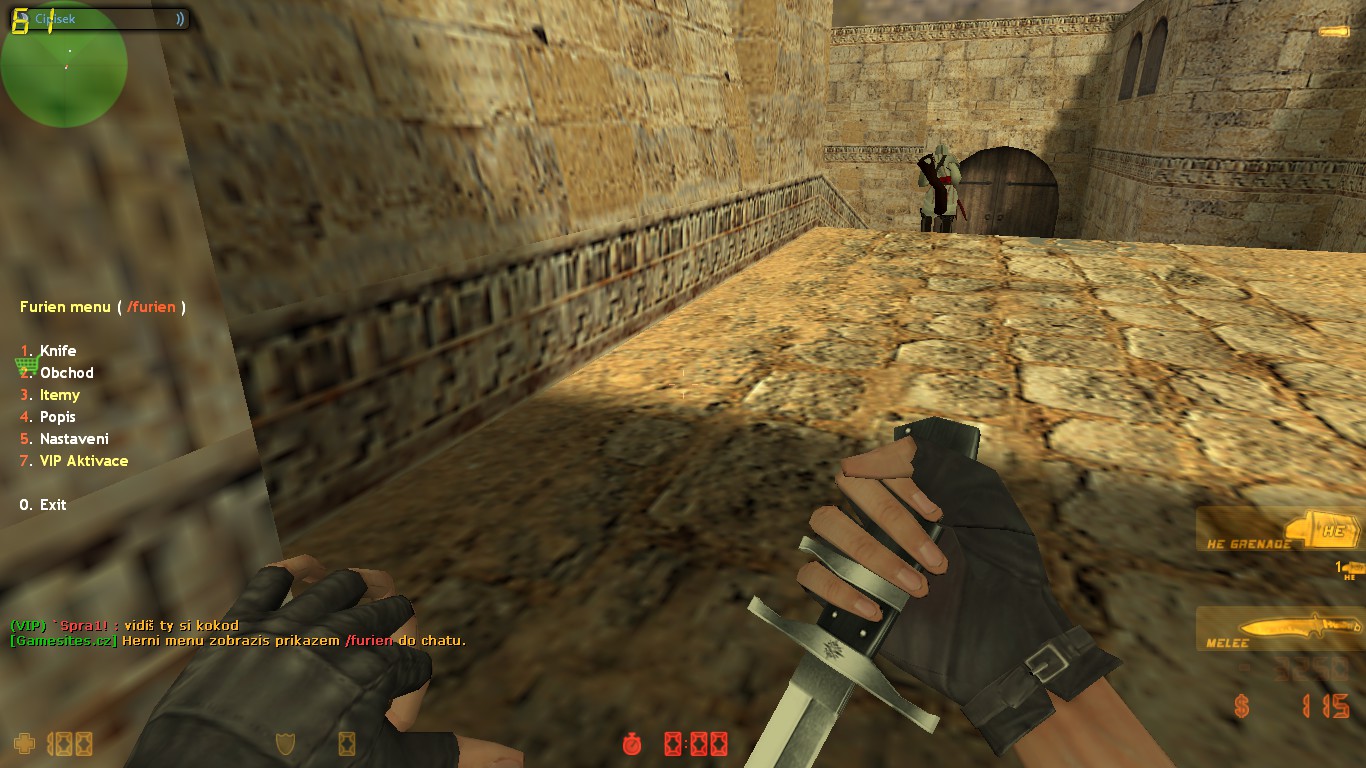
Task: Open the Popis menu entry
Action: [57, 417]
